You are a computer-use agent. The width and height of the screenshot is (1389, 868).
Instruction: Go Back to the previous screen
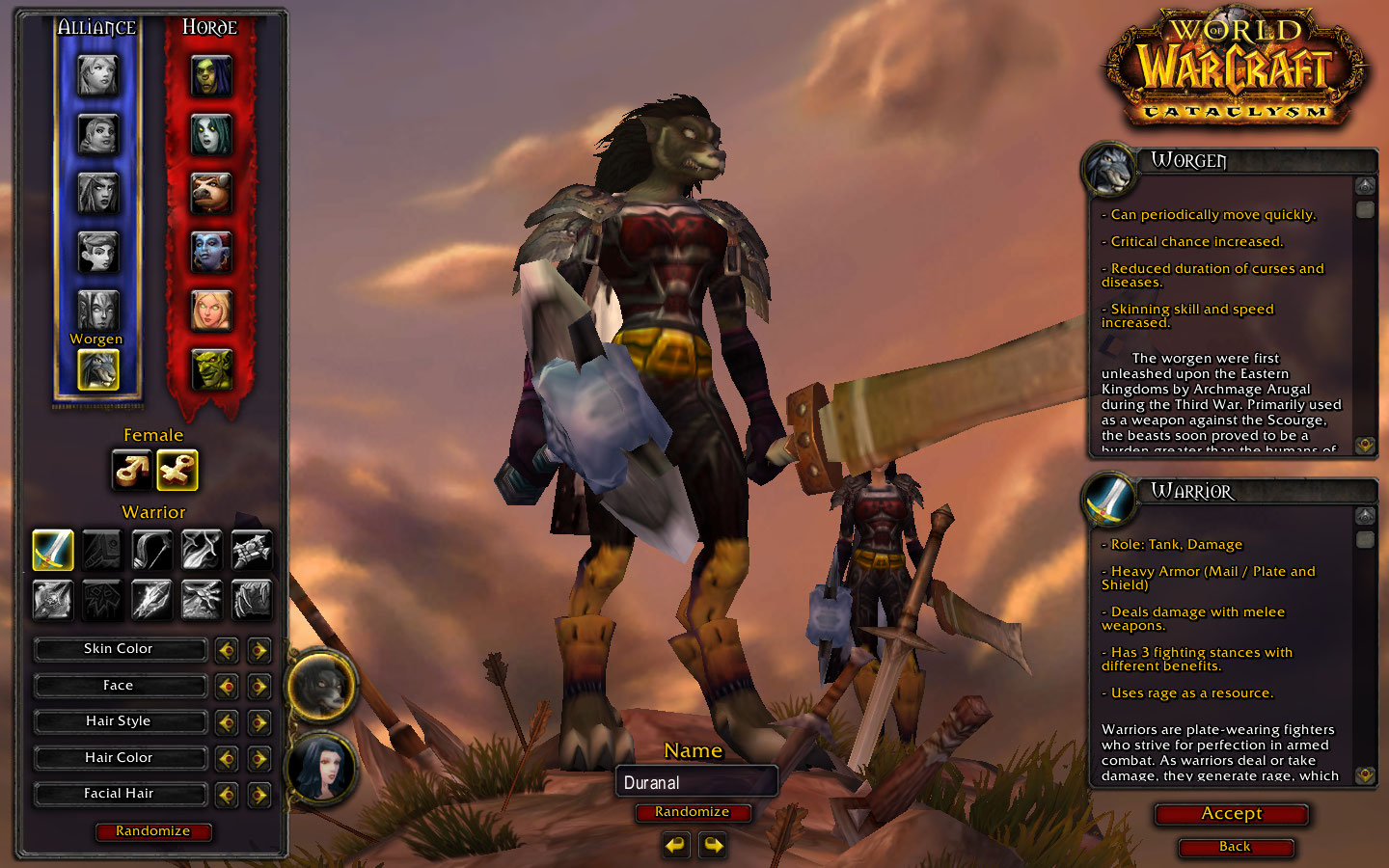click(x=1235, y=847)
